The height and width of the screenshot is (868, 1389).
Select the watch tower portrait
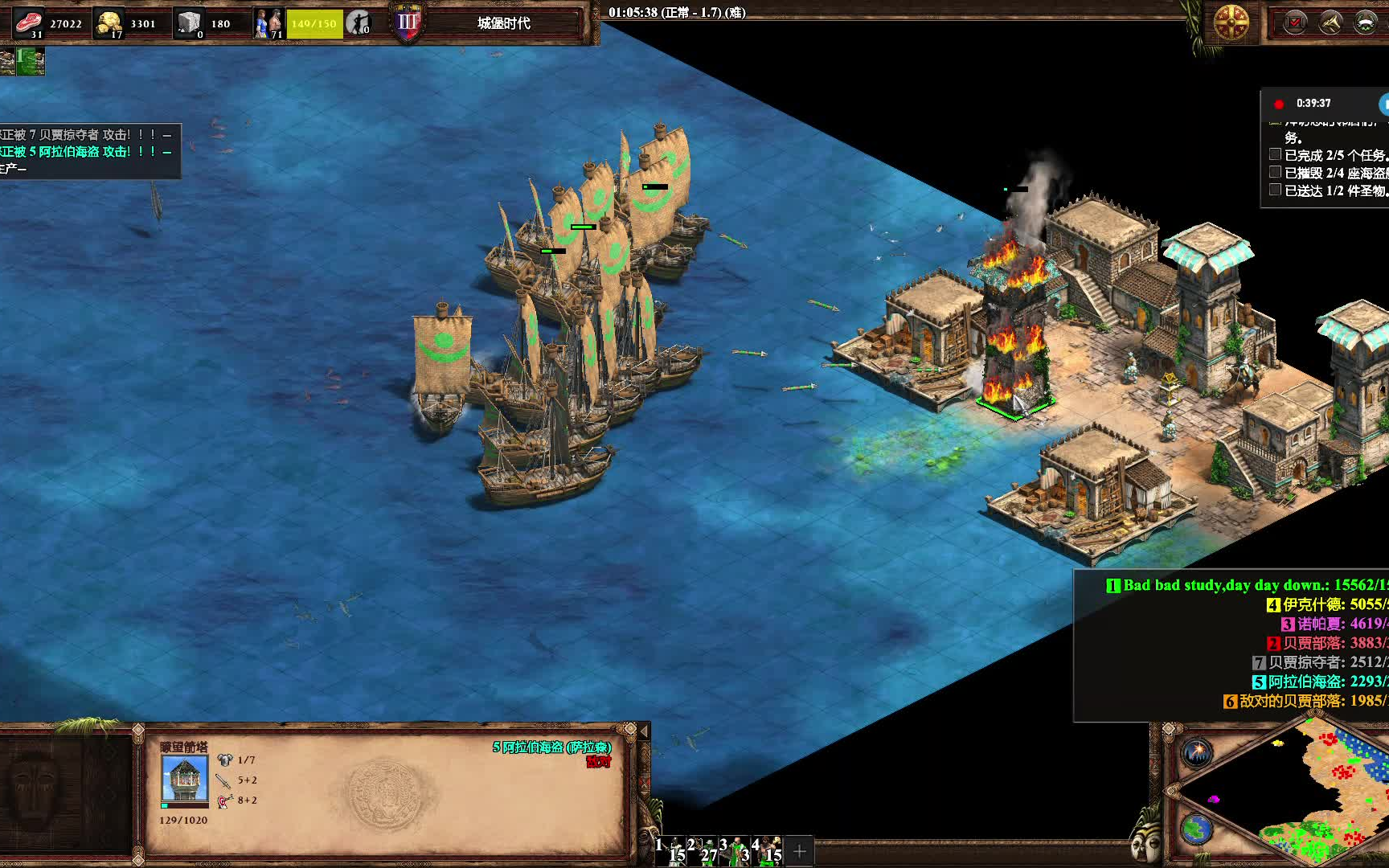(x=185, y=779)
